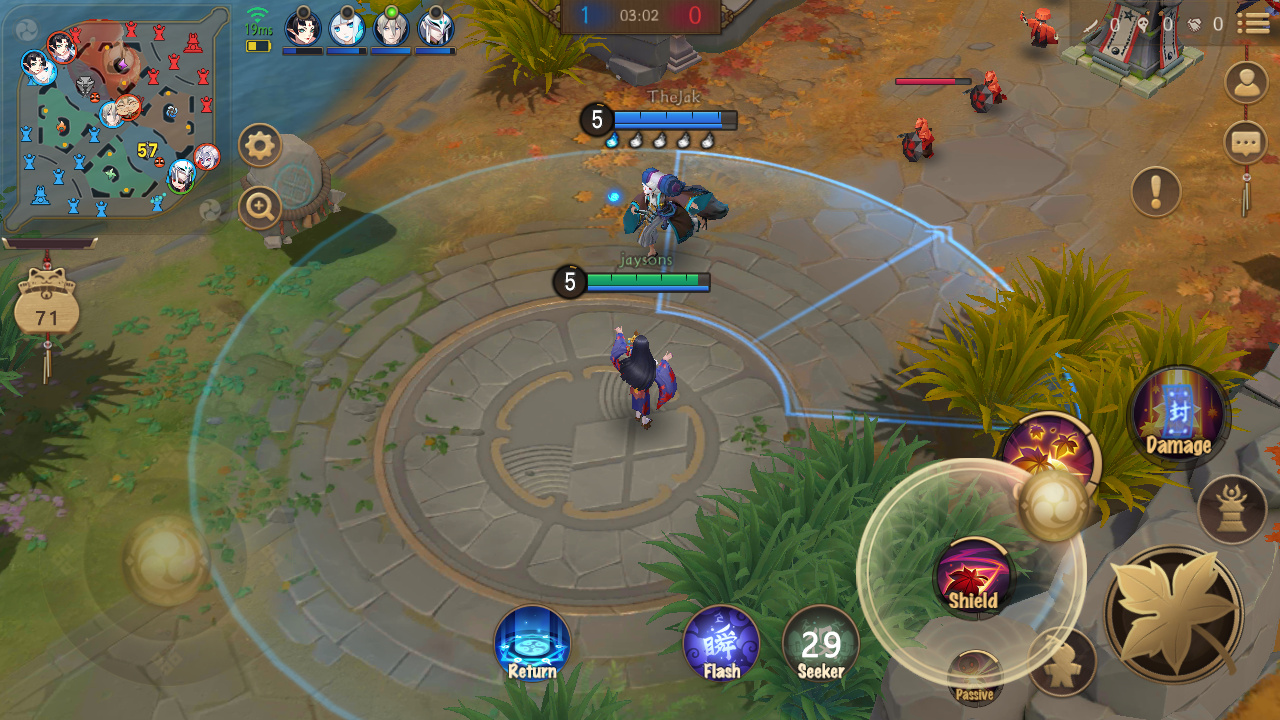1280x720 pixels.
Task: Activate the Seeker spell on cooldown
Action: point(821,644)
